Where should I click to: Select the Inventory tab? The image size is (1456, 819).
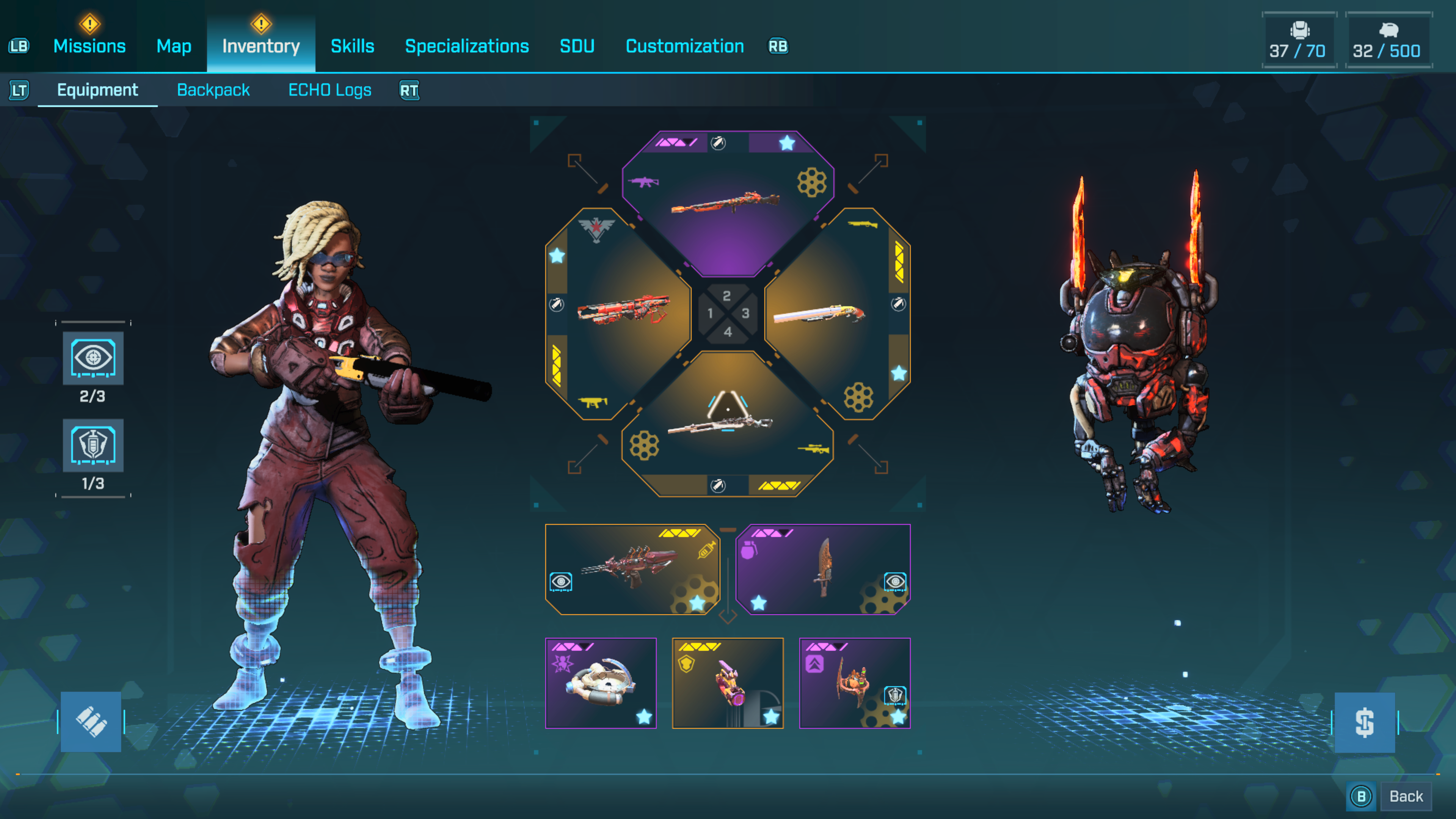tap(260, 46)
